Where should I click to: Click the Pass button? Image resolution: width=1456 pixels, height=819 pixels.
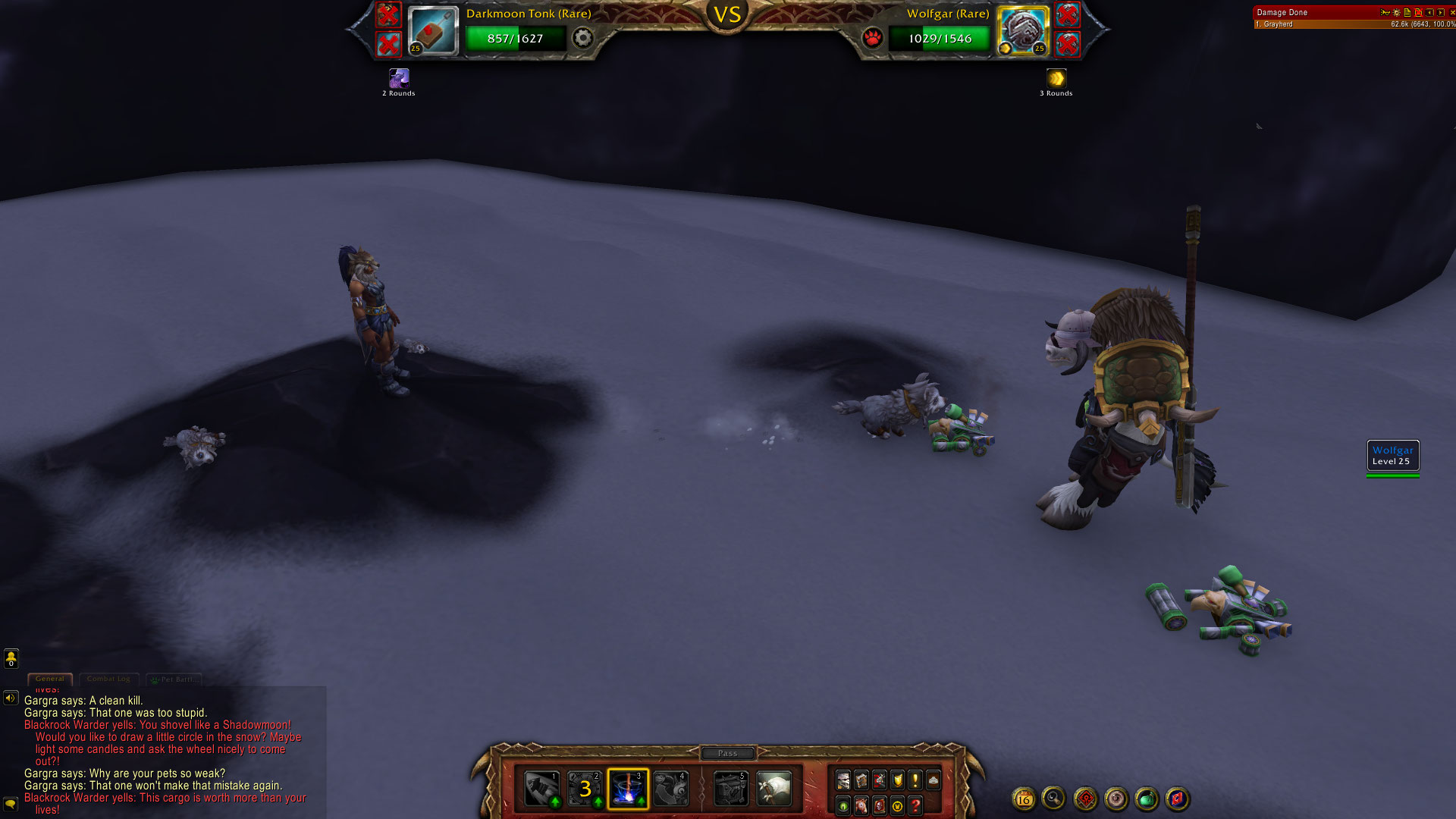click(x=727, y=753)
